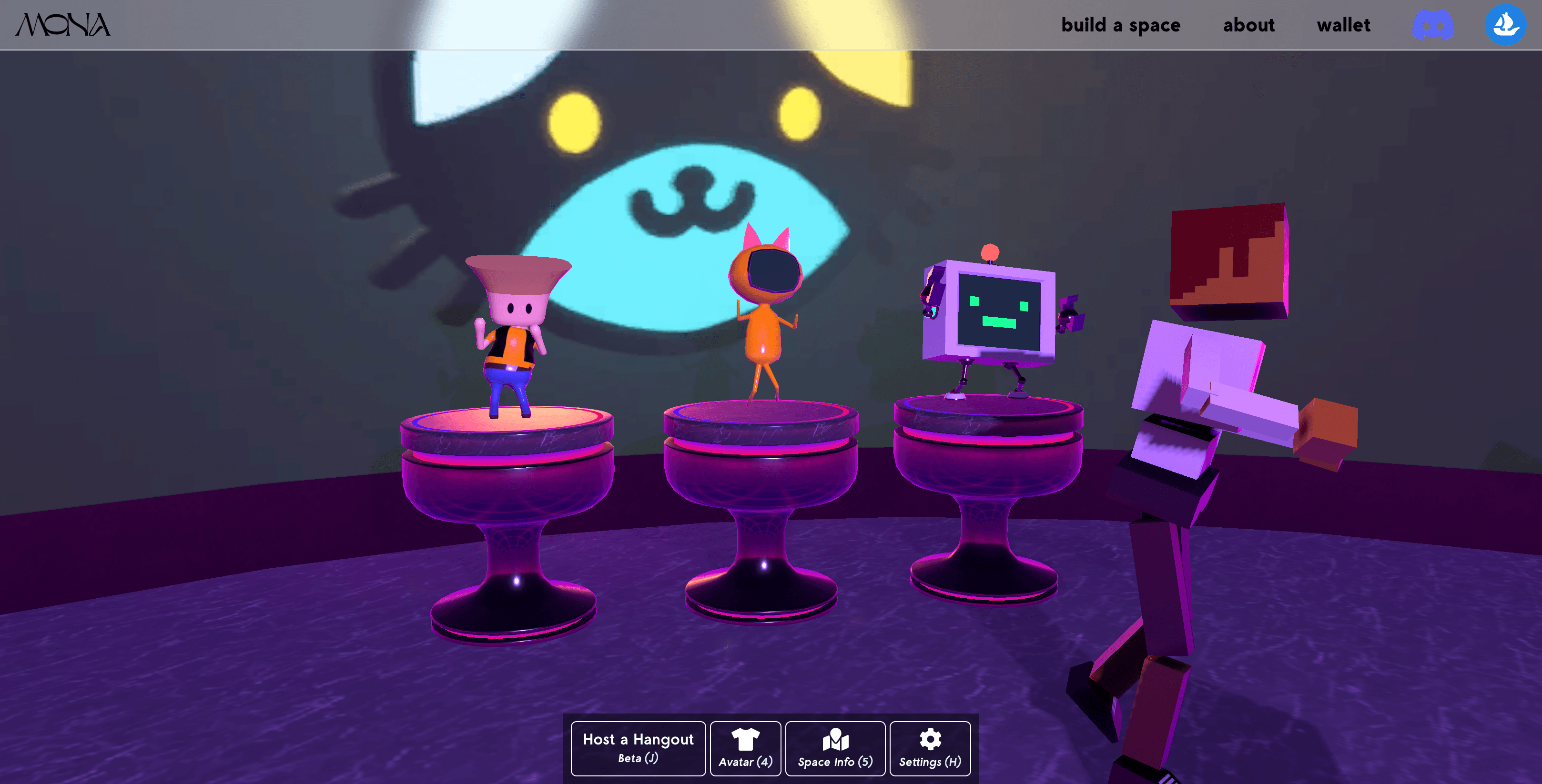
Task: Click the MONA logo
Action: [63, 25]
